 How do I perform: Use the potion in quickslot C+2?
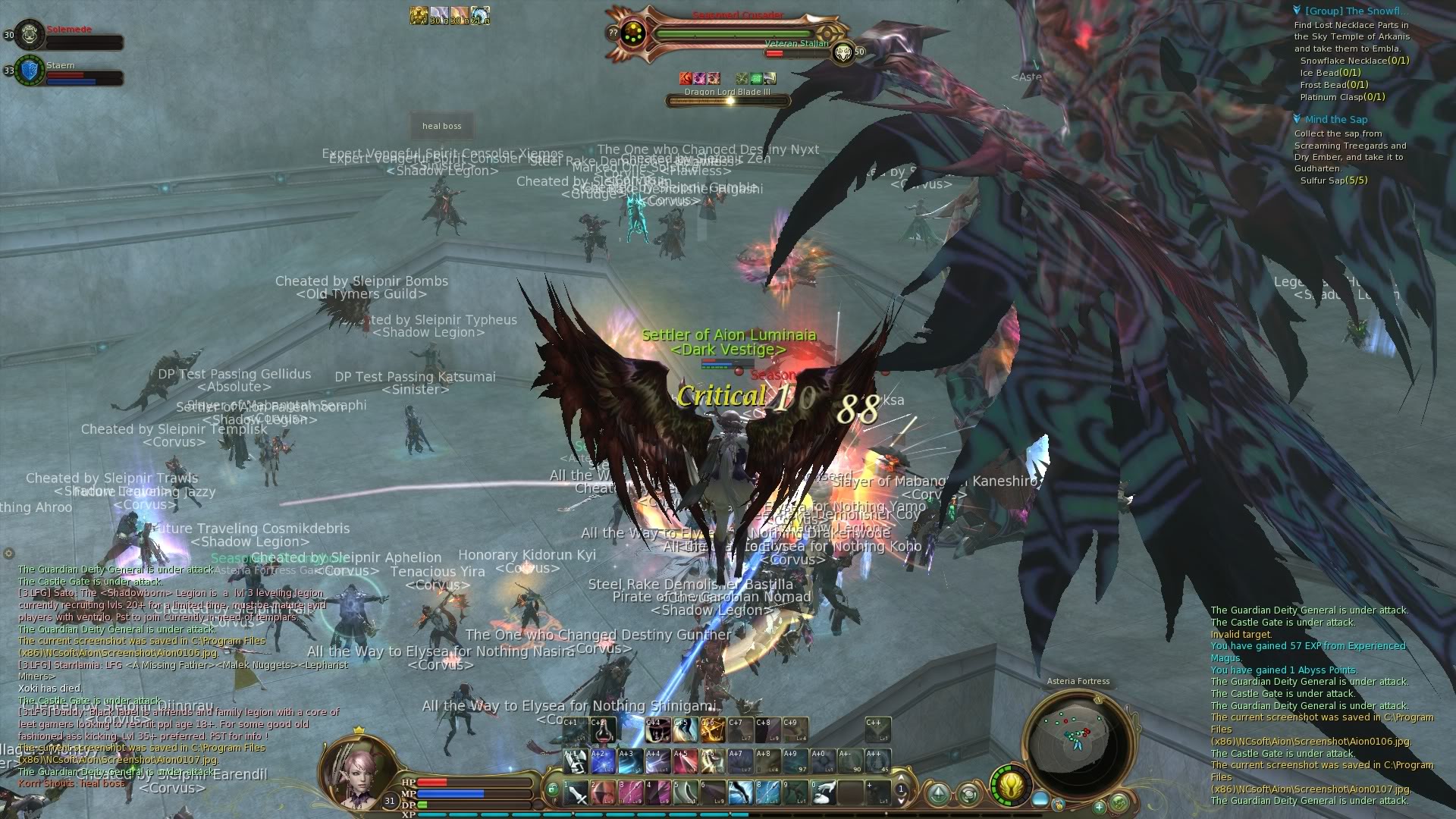coord(603,731)
